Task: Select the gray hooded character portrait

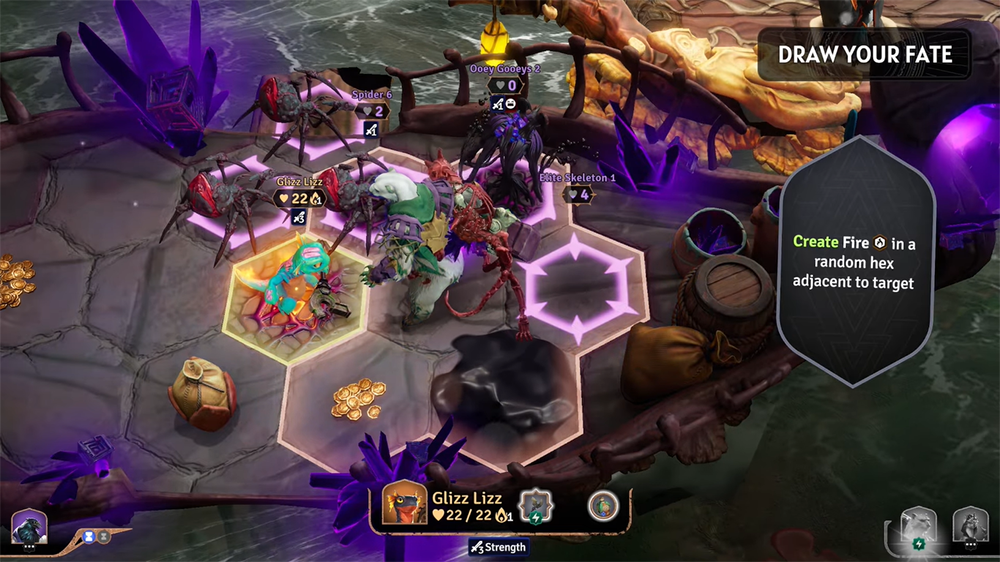Action: [969, 526]
